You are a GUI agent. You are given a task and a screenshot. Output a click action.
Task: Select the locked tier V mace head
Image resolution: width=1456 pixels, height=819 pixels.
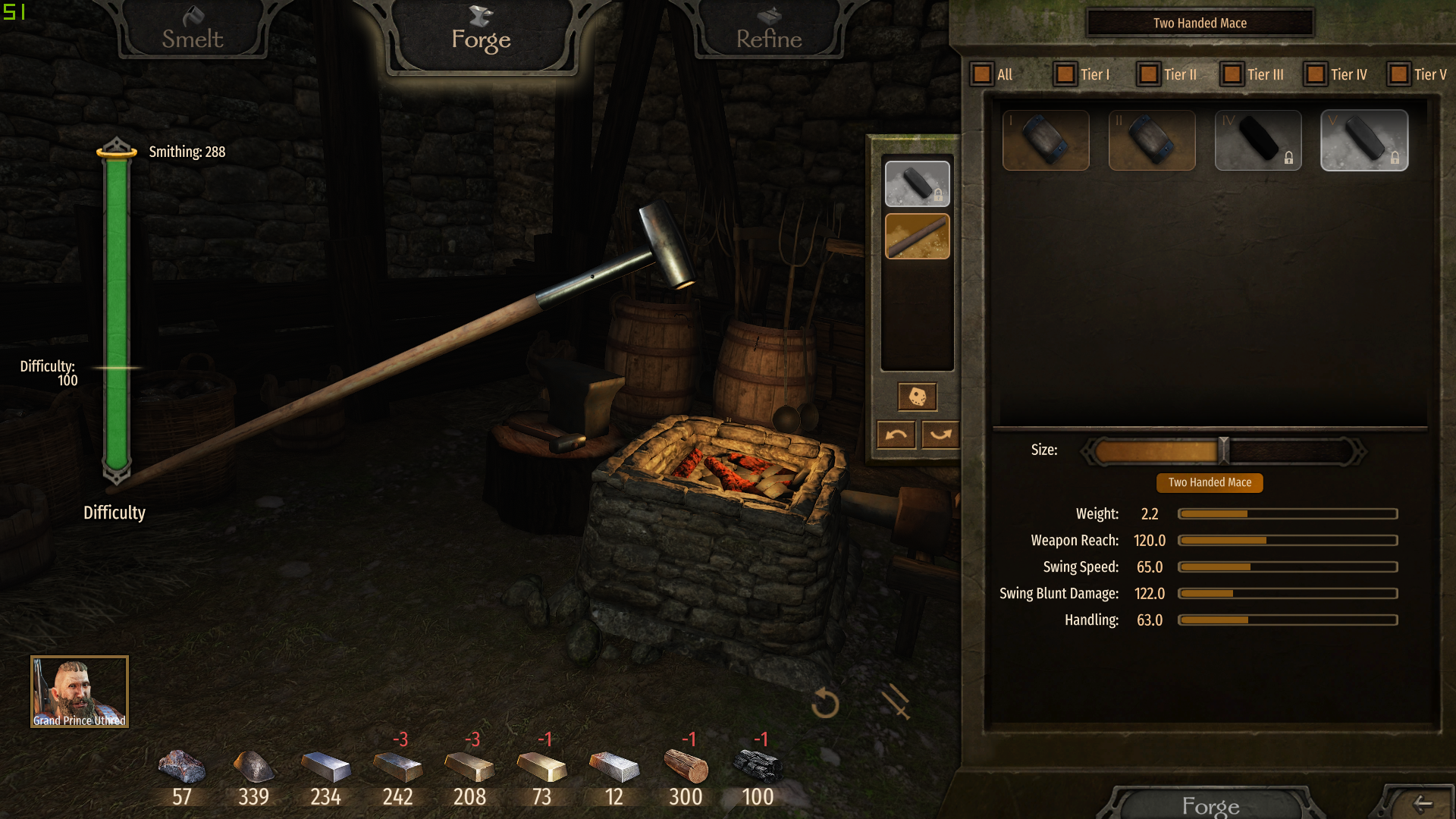[x=1364, y=140]
